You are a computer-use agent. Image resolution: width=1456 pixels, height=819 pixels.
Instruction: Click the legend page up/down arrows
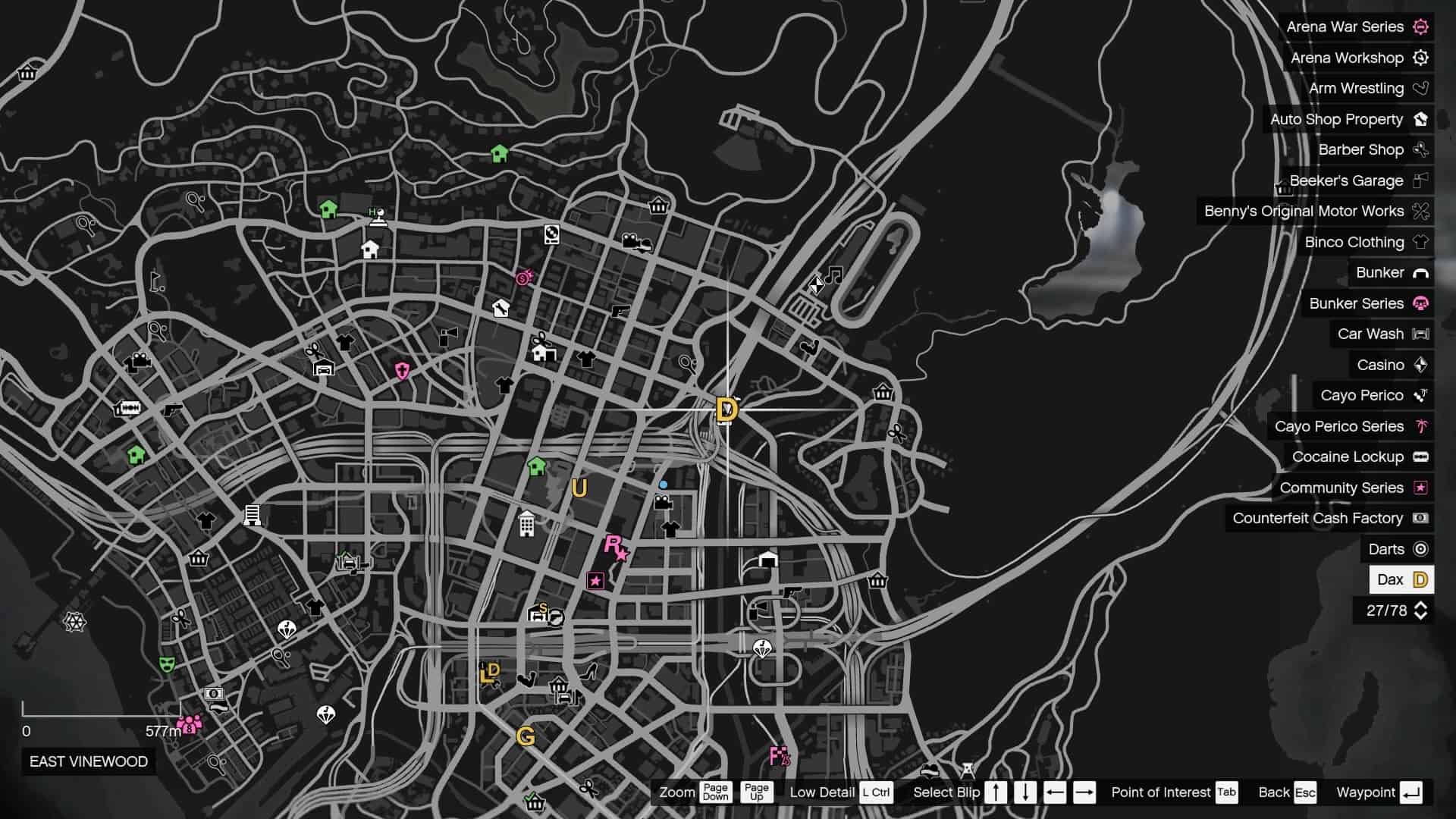1420,611
